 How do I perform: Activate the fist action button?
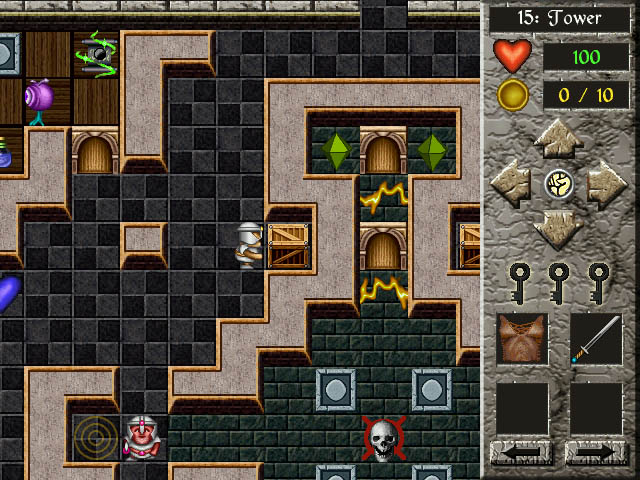click(558, 184)
